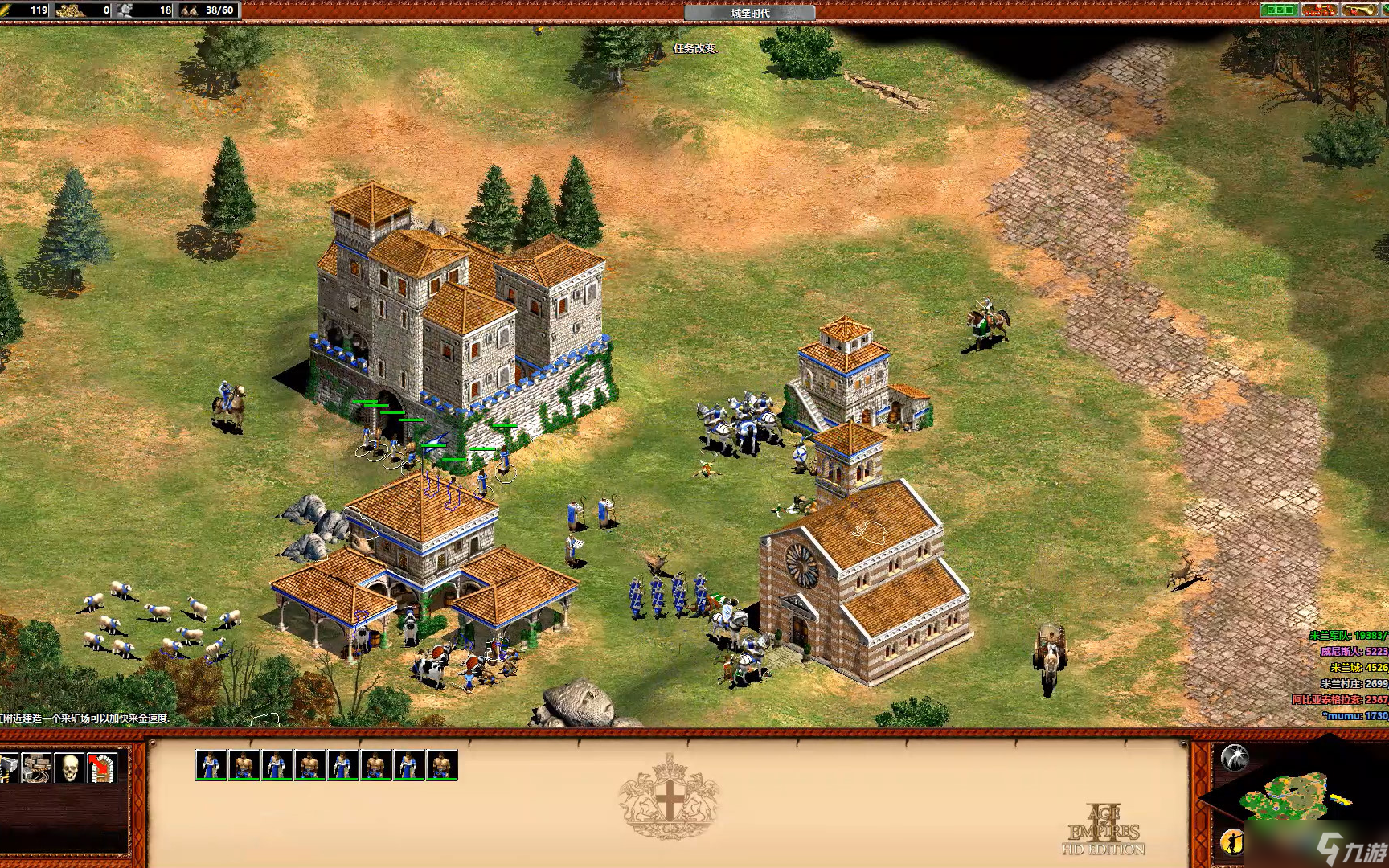Select the stone bricks and rope command
The image size is (1389, 868).
(36, 768)
